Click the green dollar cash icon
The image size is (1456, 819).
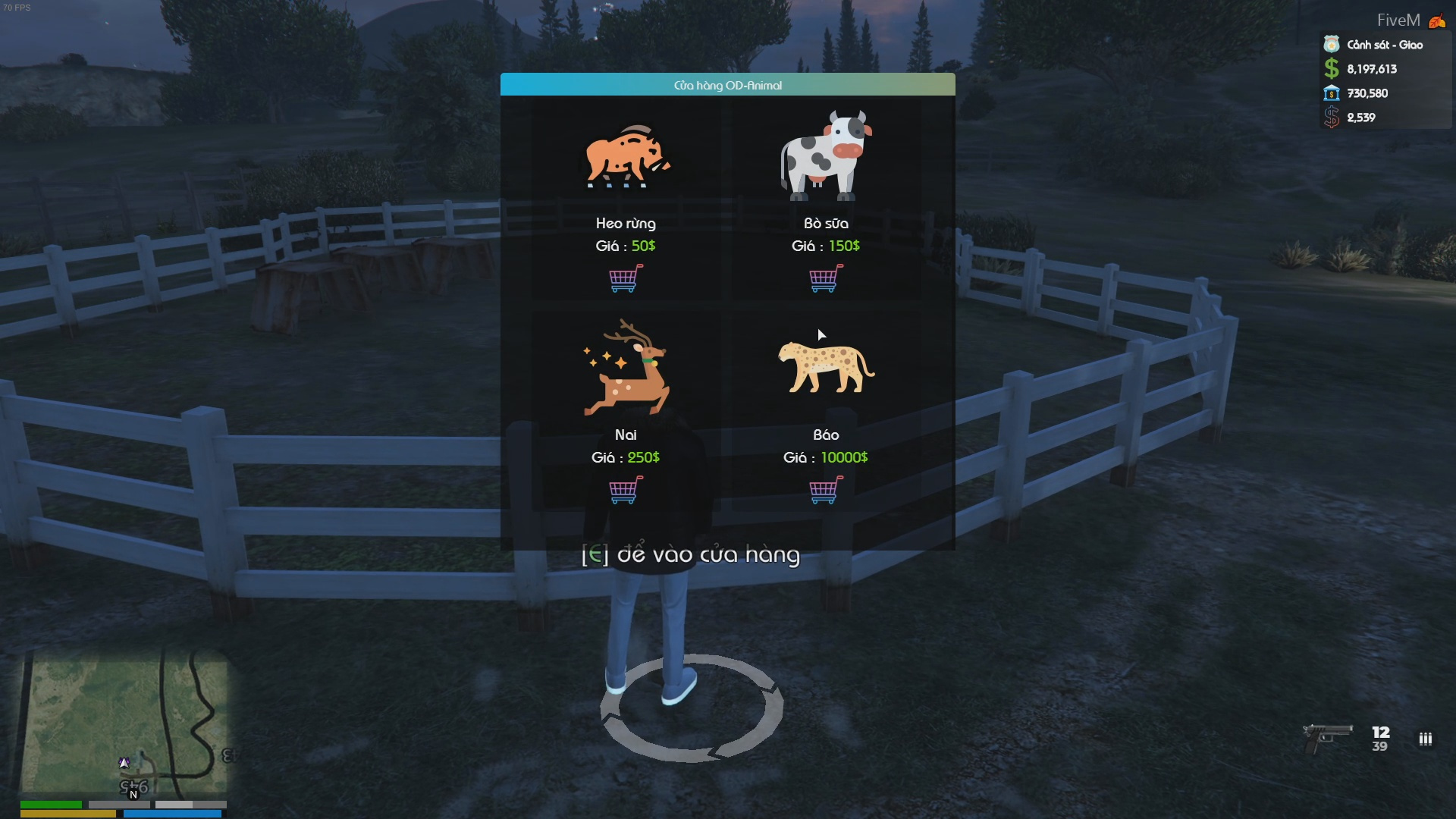click(1330, 69)
